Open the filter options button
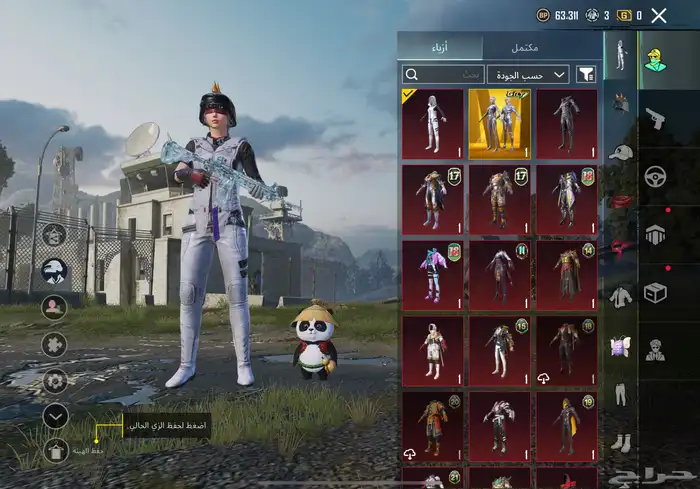Image resolution: width=700 pixels, height=489 pixels. click(587, 74)
